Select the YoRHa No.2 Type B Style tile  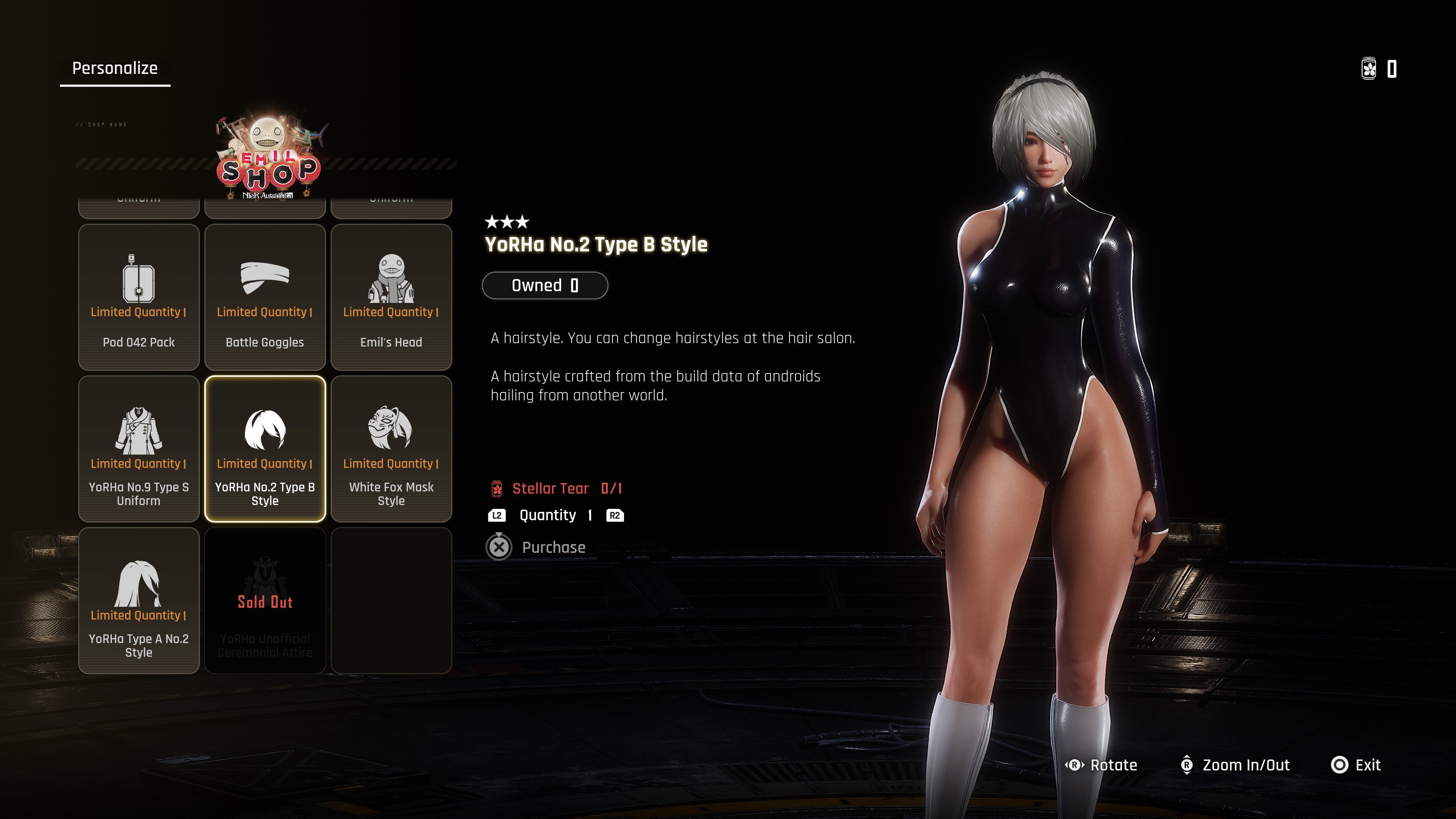[265, 449]
